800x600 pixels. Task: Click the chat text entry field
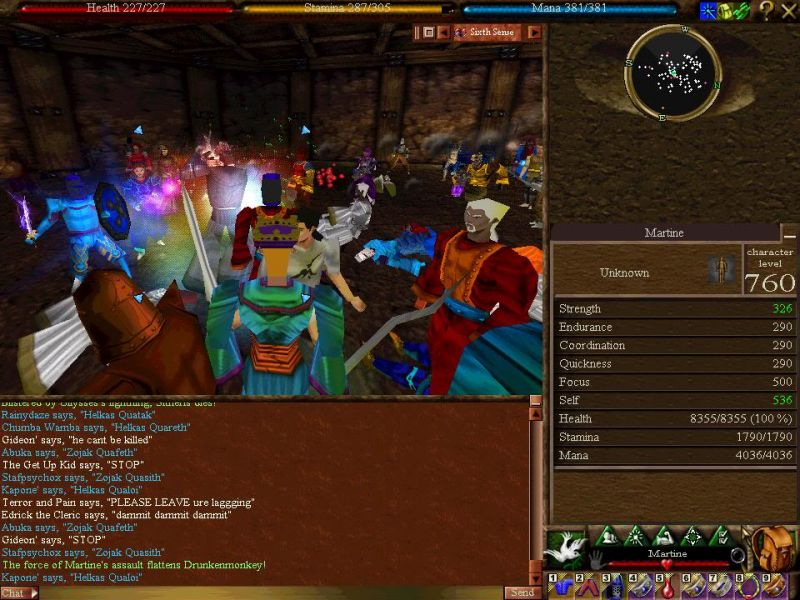(x=270, y=593)
